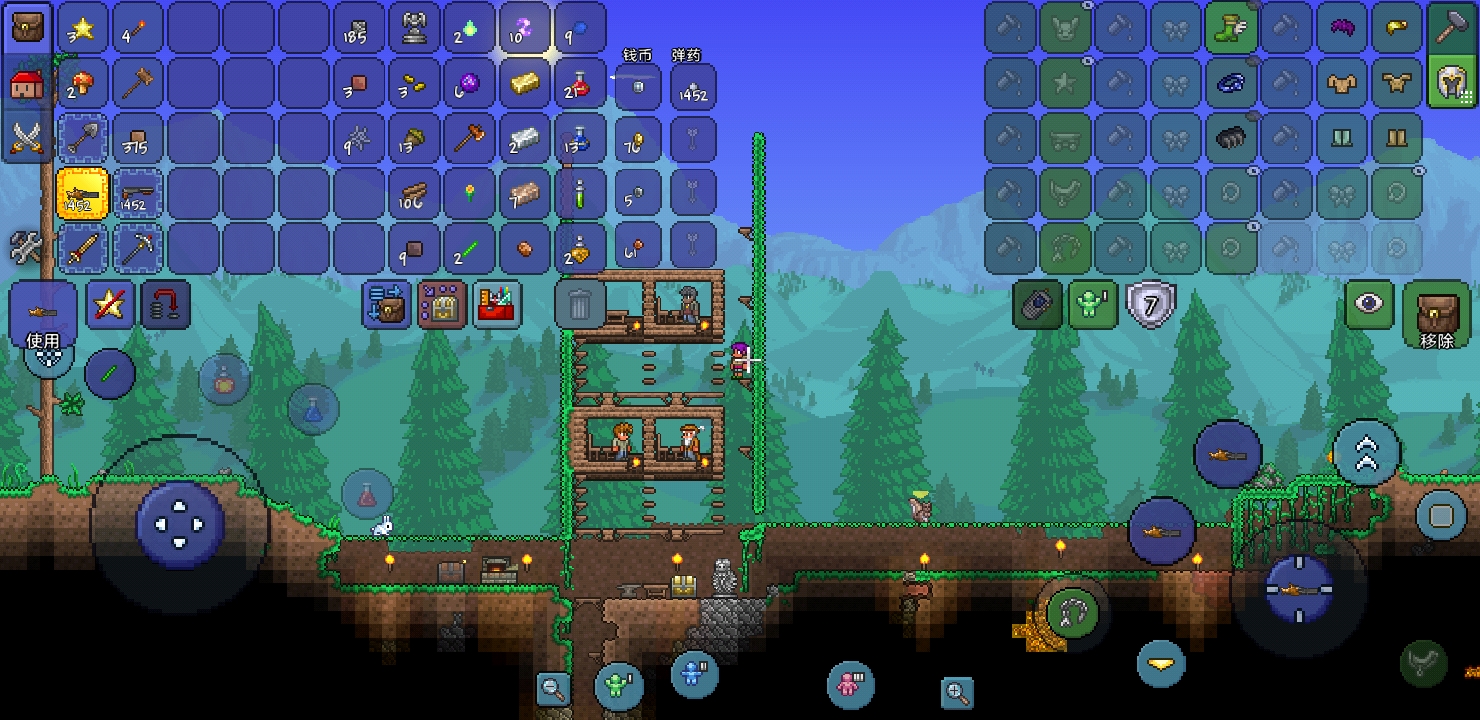Screen dimensions: 1480x720
Task: Switch to the armor helmet equipment tab
Action: [x=1452, y=82]
